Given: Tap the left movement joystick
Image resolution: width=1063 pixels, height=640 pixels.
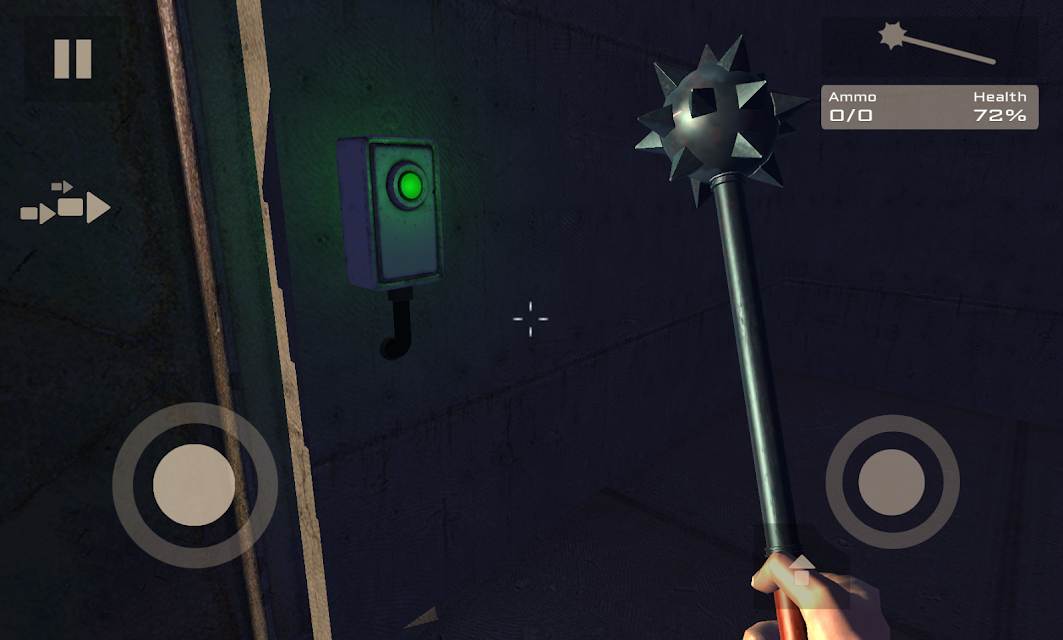Looking at the screenshot, I should pos(194,485).
